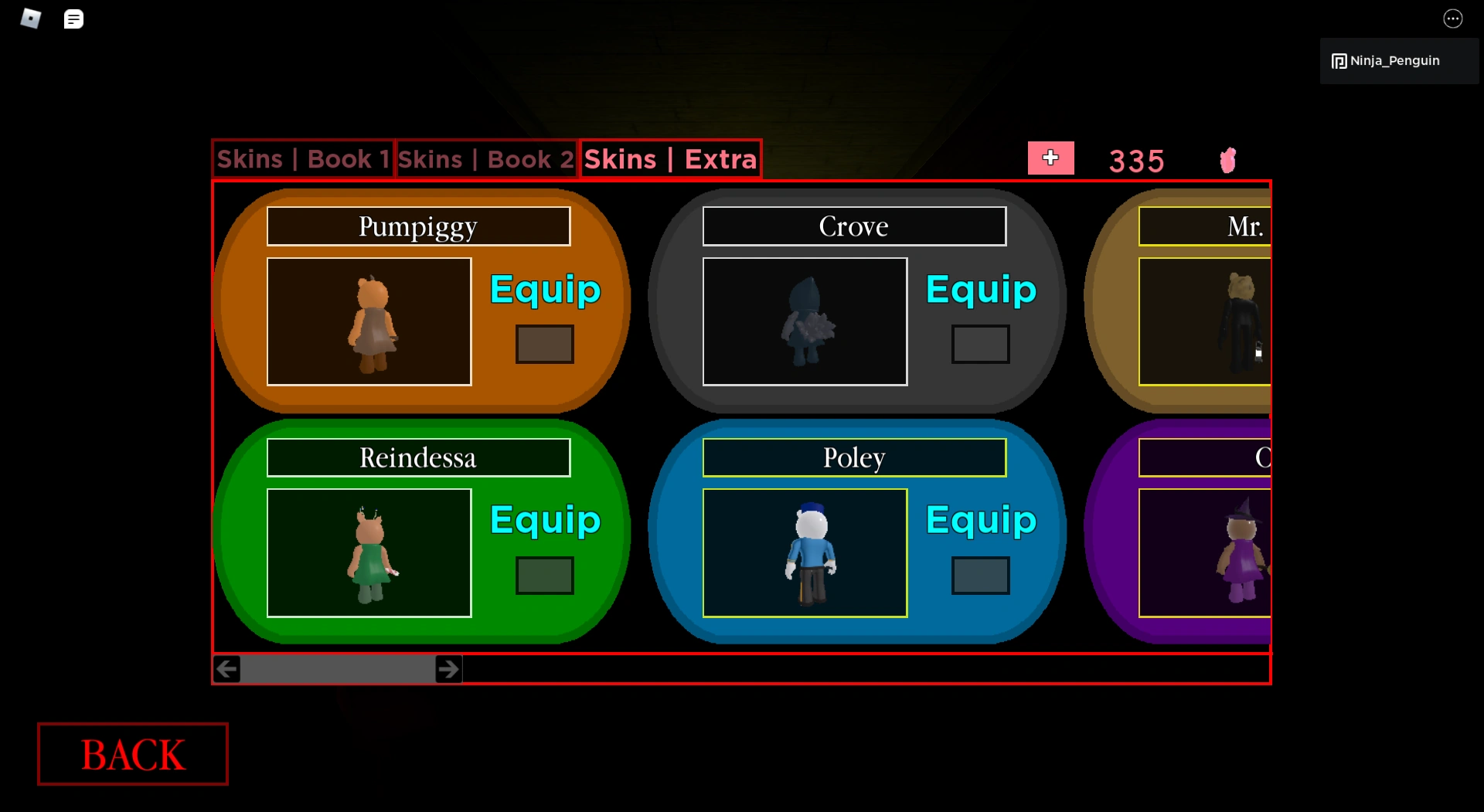Equip the Pumpiggy skin
The image size is (1484, 812).
click(544, 290)
